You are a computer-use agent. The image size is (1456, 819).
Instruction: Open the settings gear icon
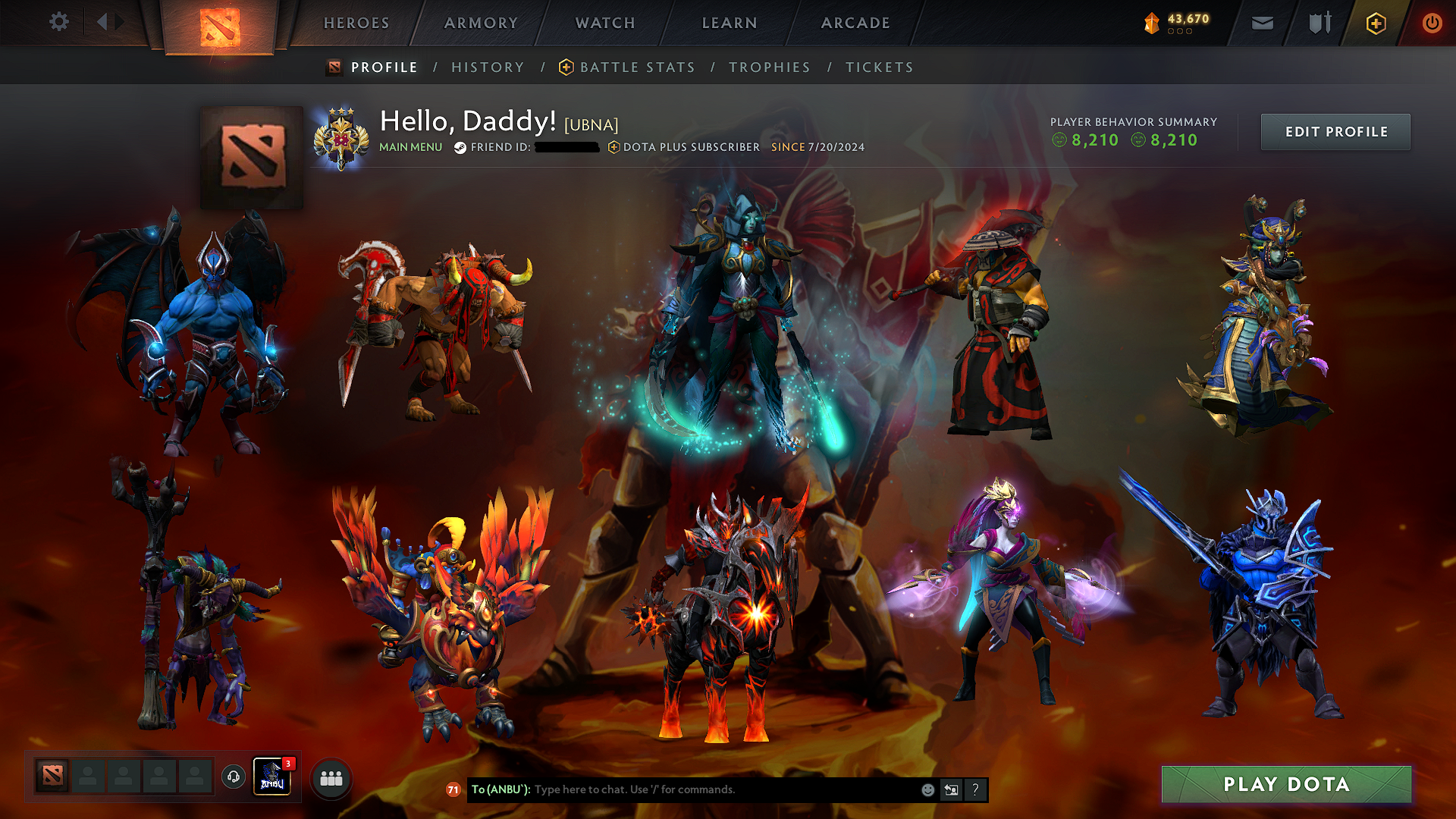58,22
